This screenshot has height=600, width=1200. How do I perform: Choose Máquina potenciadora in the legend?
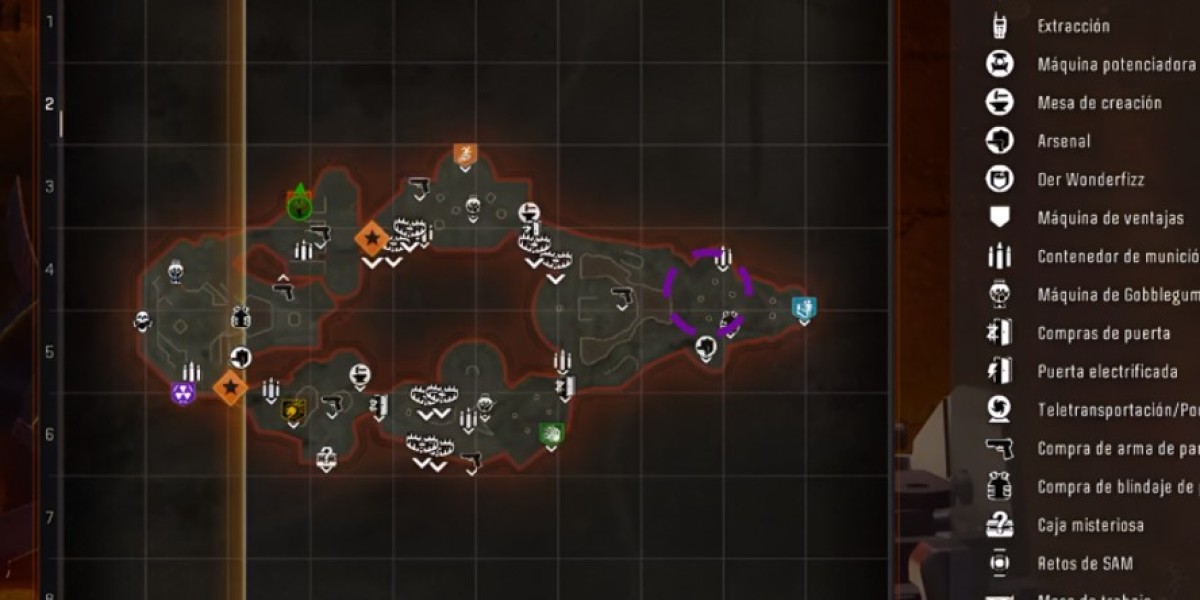pyautogui.click(x=1100, y=65)
